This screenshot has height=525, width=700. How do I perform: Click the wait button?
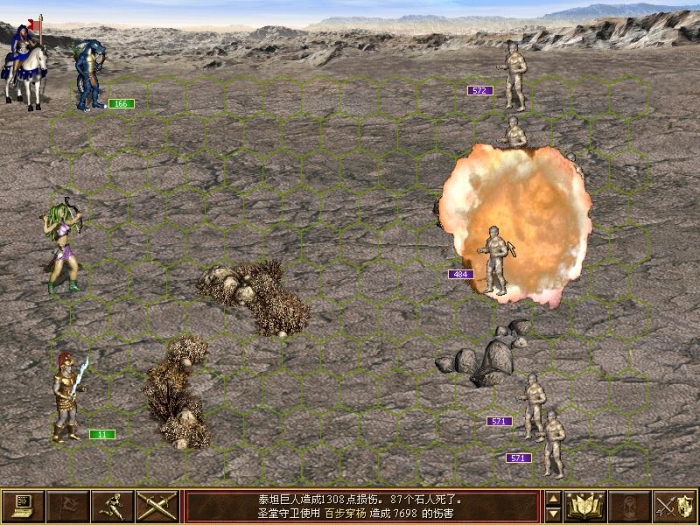click(630, 506)
